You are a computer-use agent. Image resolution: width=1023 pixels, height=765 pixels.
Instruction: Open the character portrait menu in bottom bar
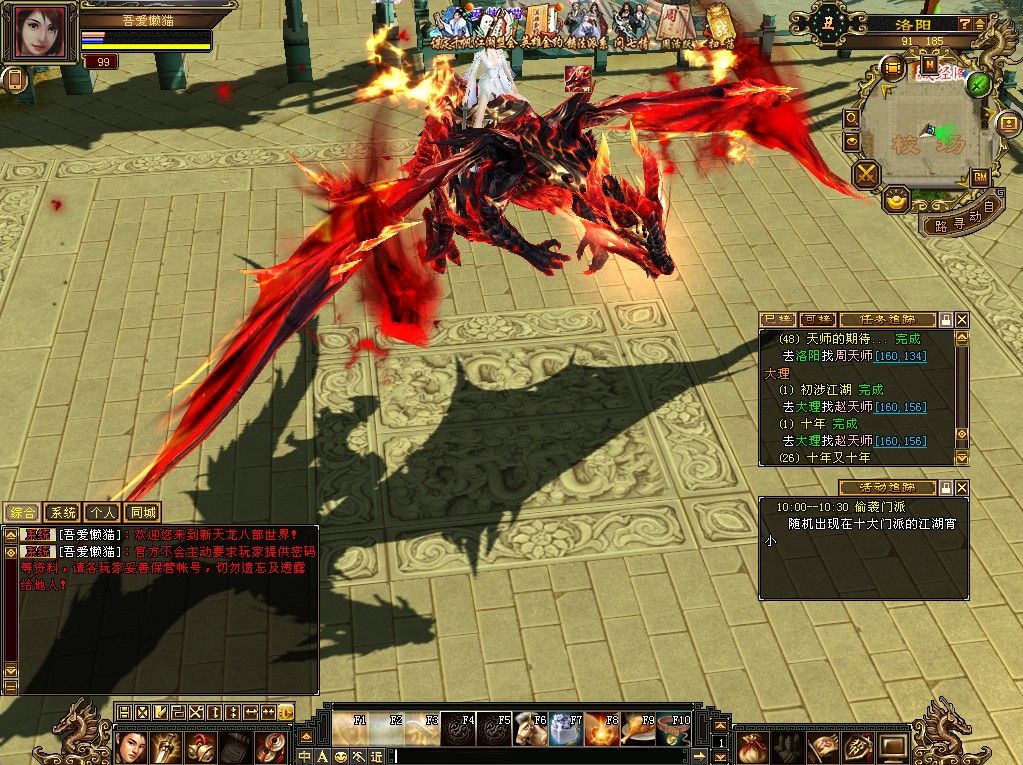pyautogui.click(x=132, y=747)
